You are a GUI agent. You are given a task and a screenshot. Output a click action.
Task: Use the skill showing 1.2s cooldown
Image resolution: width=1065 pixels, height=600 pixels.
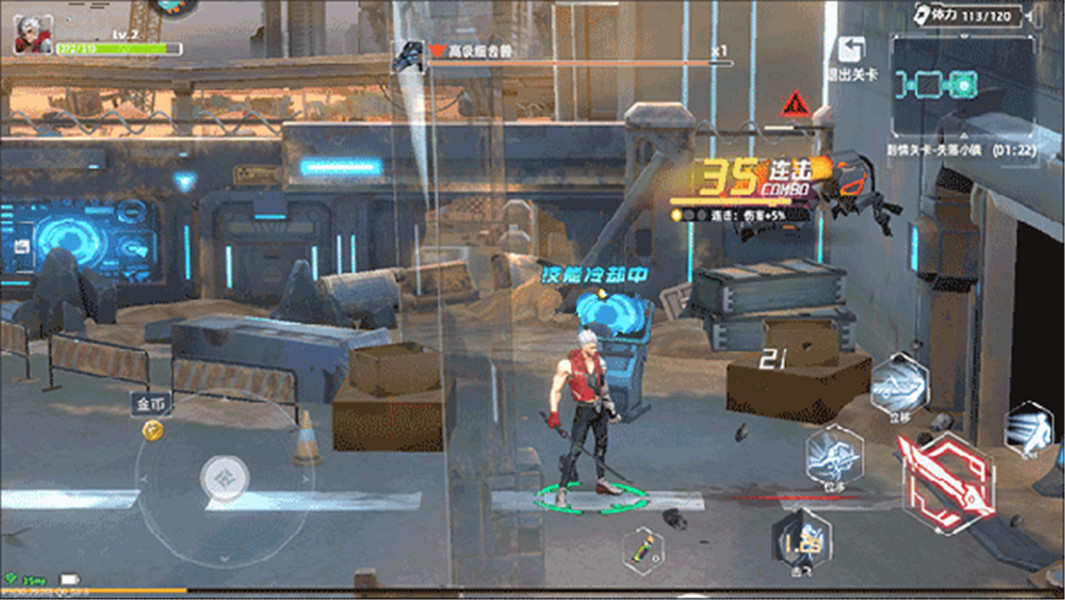801,539
